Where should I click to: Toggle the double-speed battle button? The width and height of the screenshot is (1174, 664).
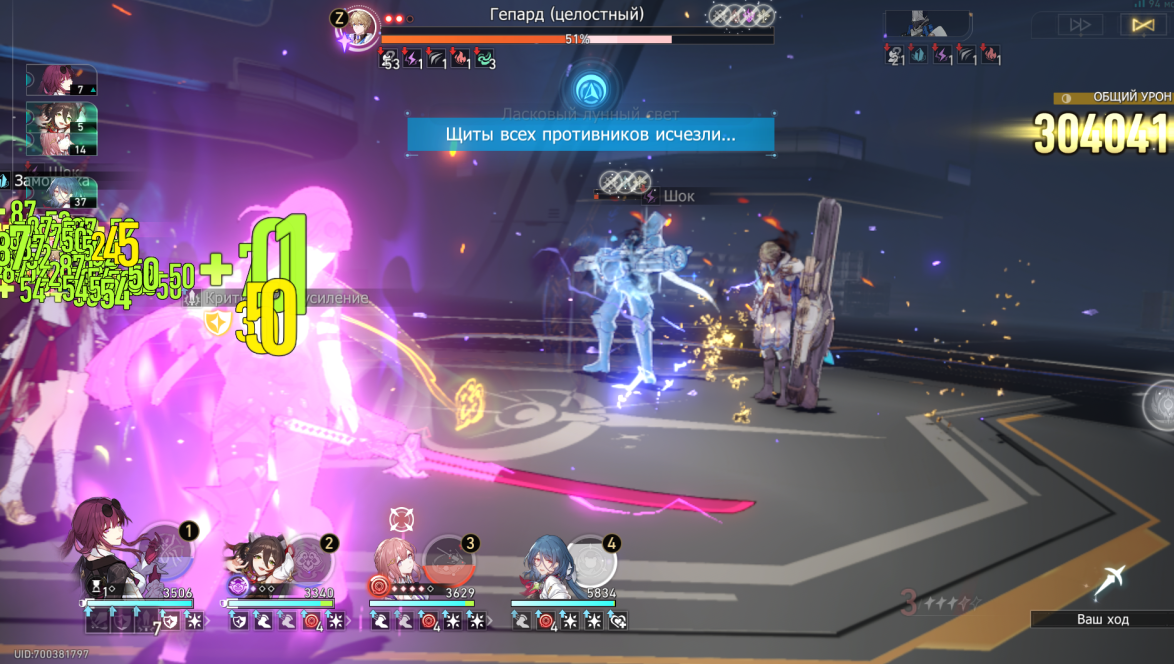click(x=1081, y=25)
